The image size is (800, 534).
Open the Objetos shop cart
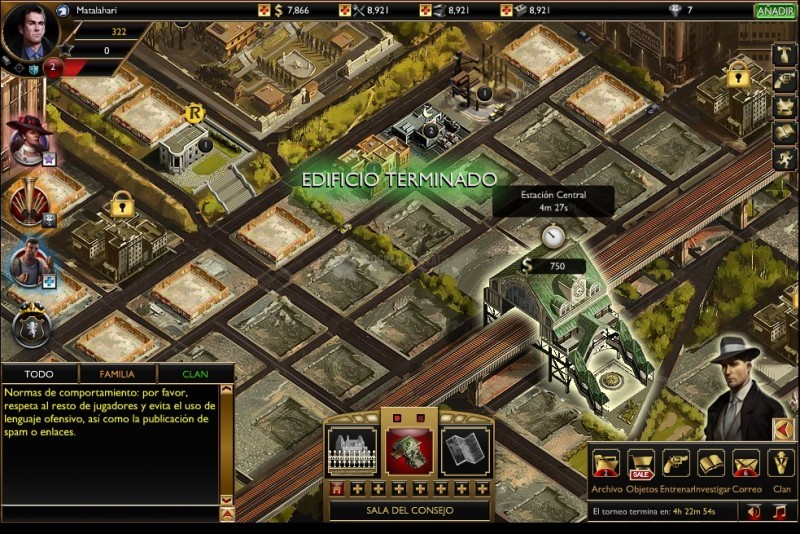click(x=641, y=464)
